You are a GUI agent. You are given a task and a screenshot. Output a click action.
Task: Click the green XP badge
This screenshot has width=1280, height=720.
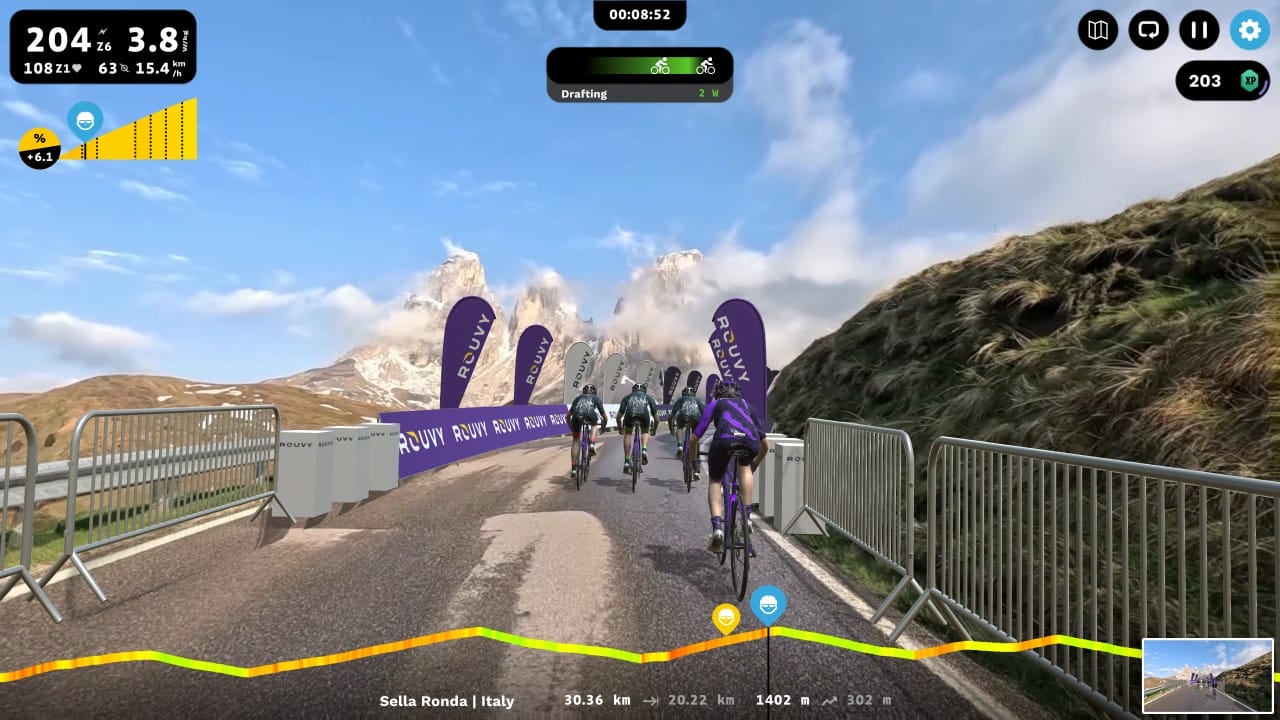[x=1250, y=81]
